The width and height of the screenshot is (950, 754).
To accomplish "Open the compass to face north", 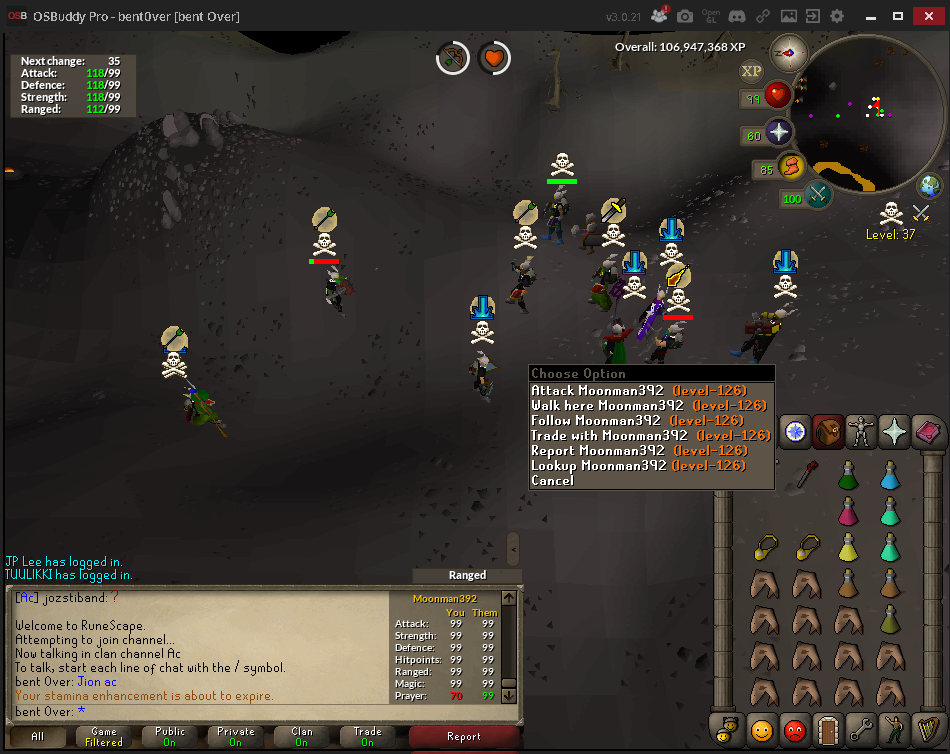I will [790, 52].
